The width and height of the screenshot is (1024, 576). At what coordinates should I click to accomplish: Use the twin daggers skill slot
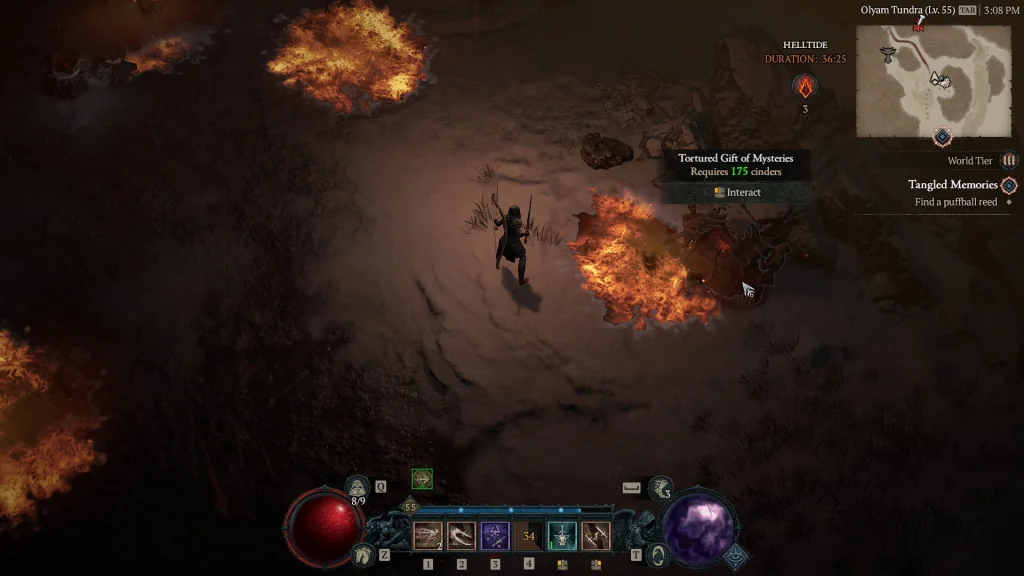pyautogui.click(x=596, y=536)
